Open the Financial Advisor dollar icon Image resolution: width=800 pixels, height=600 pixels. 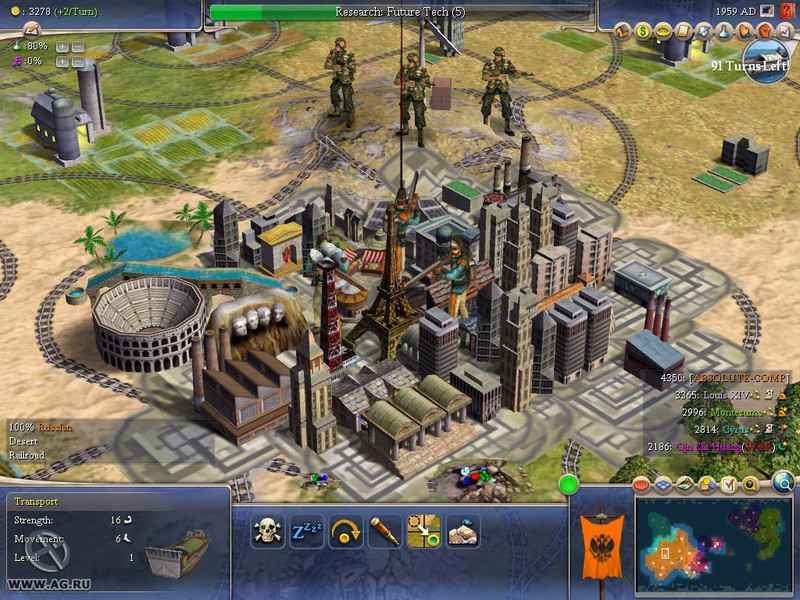pos(642,31)
